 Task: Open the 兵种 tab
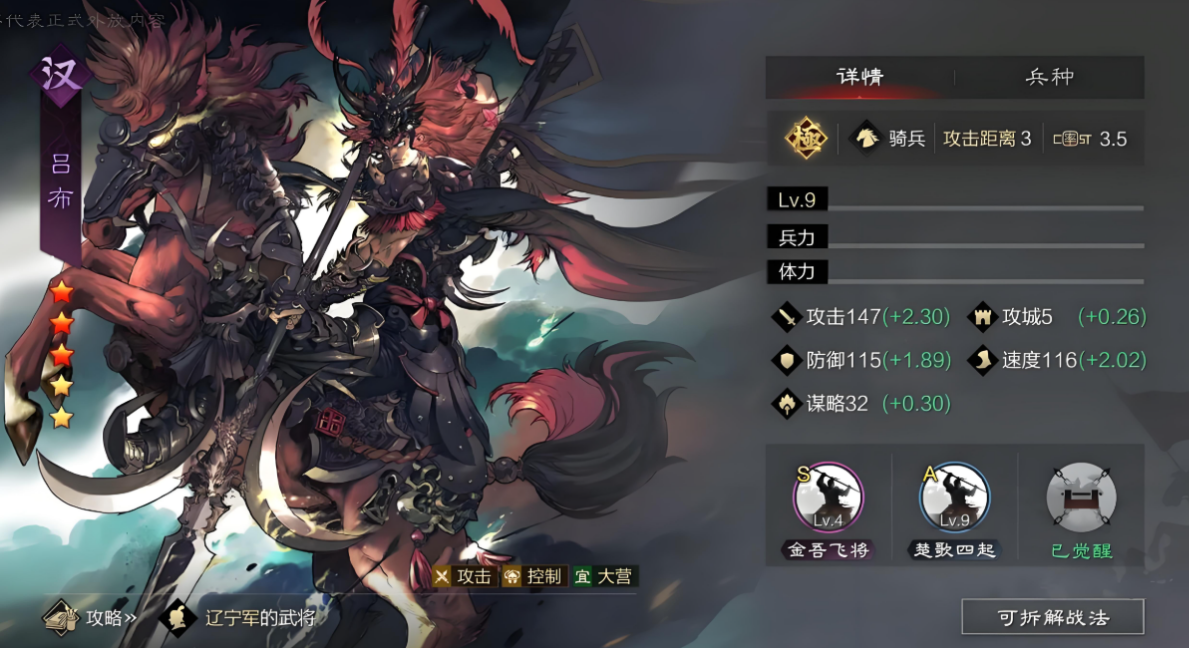(1049, 77)
